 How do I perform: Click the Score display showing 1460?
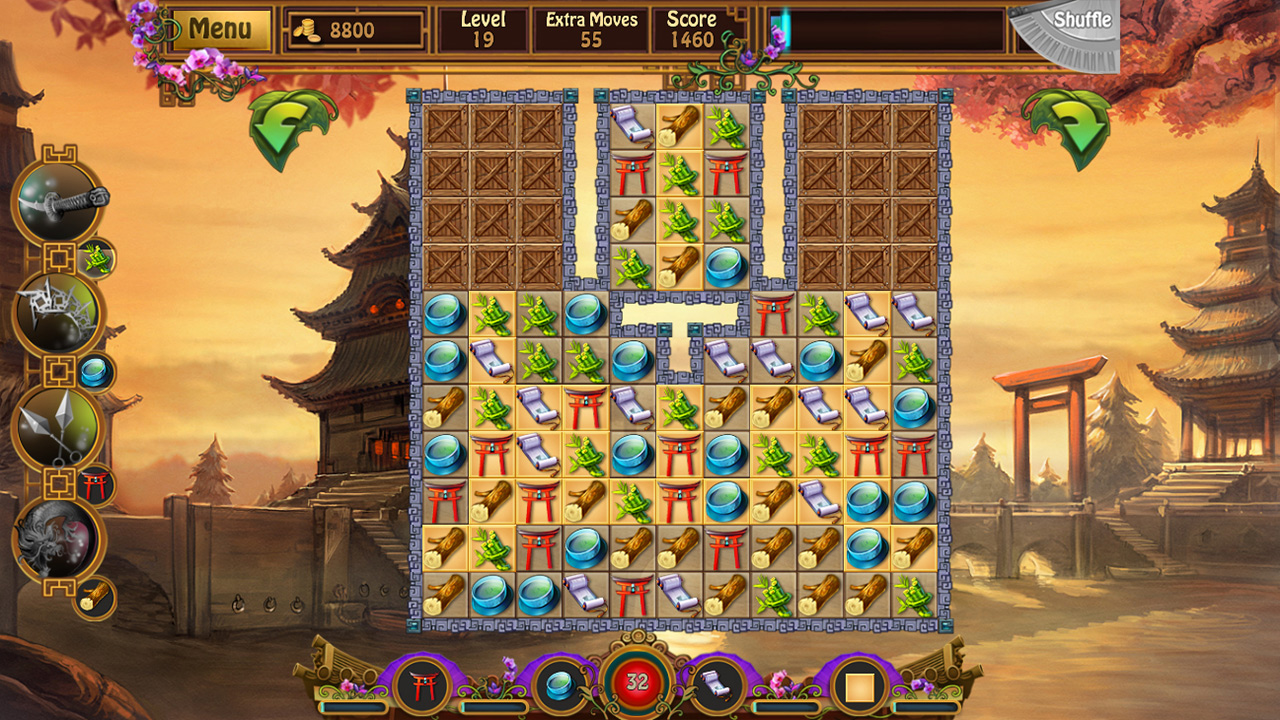click(692, 27)
